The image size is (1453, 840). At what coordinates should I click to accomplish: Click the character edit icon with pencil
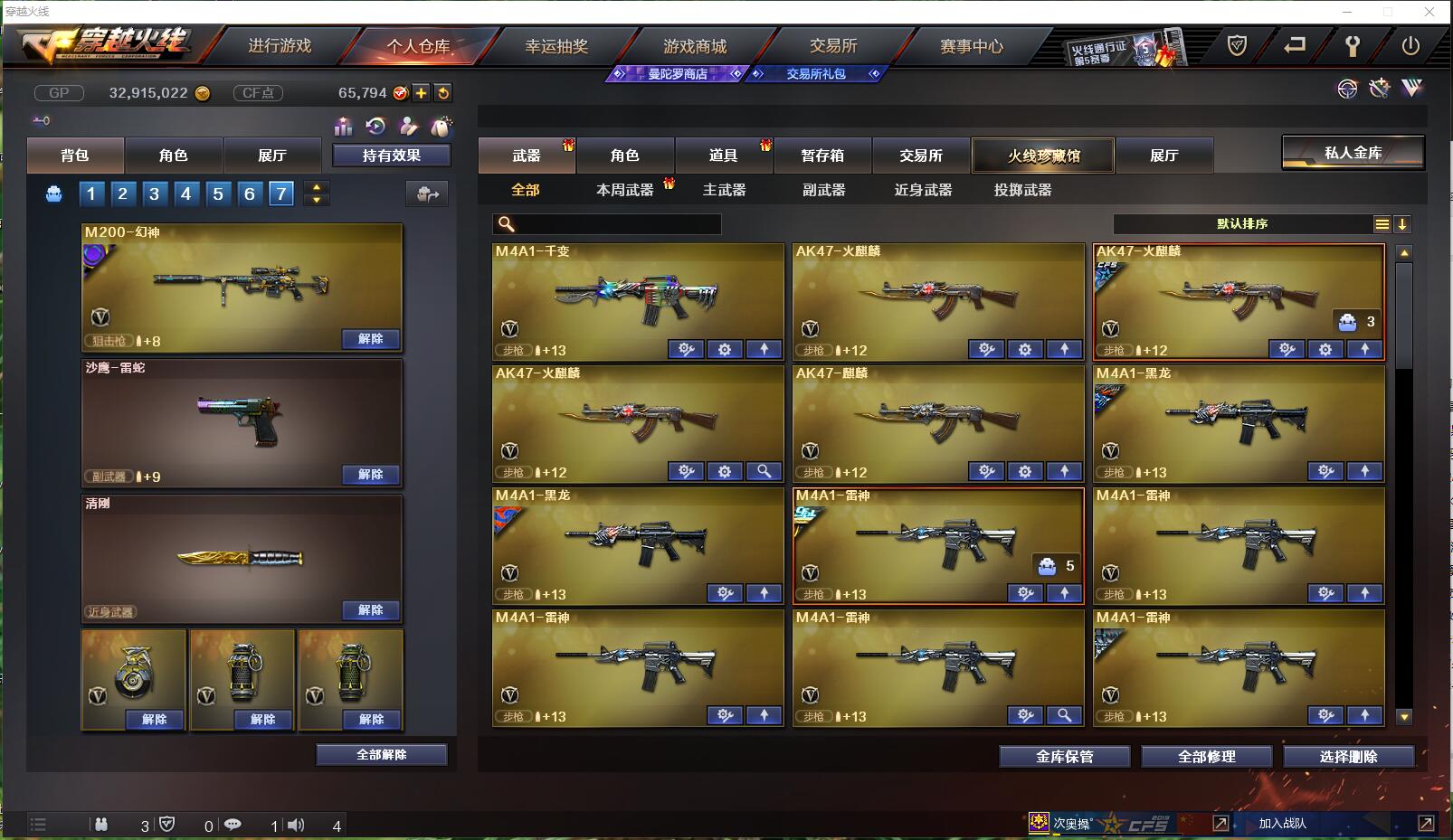(x=408, y=127)
